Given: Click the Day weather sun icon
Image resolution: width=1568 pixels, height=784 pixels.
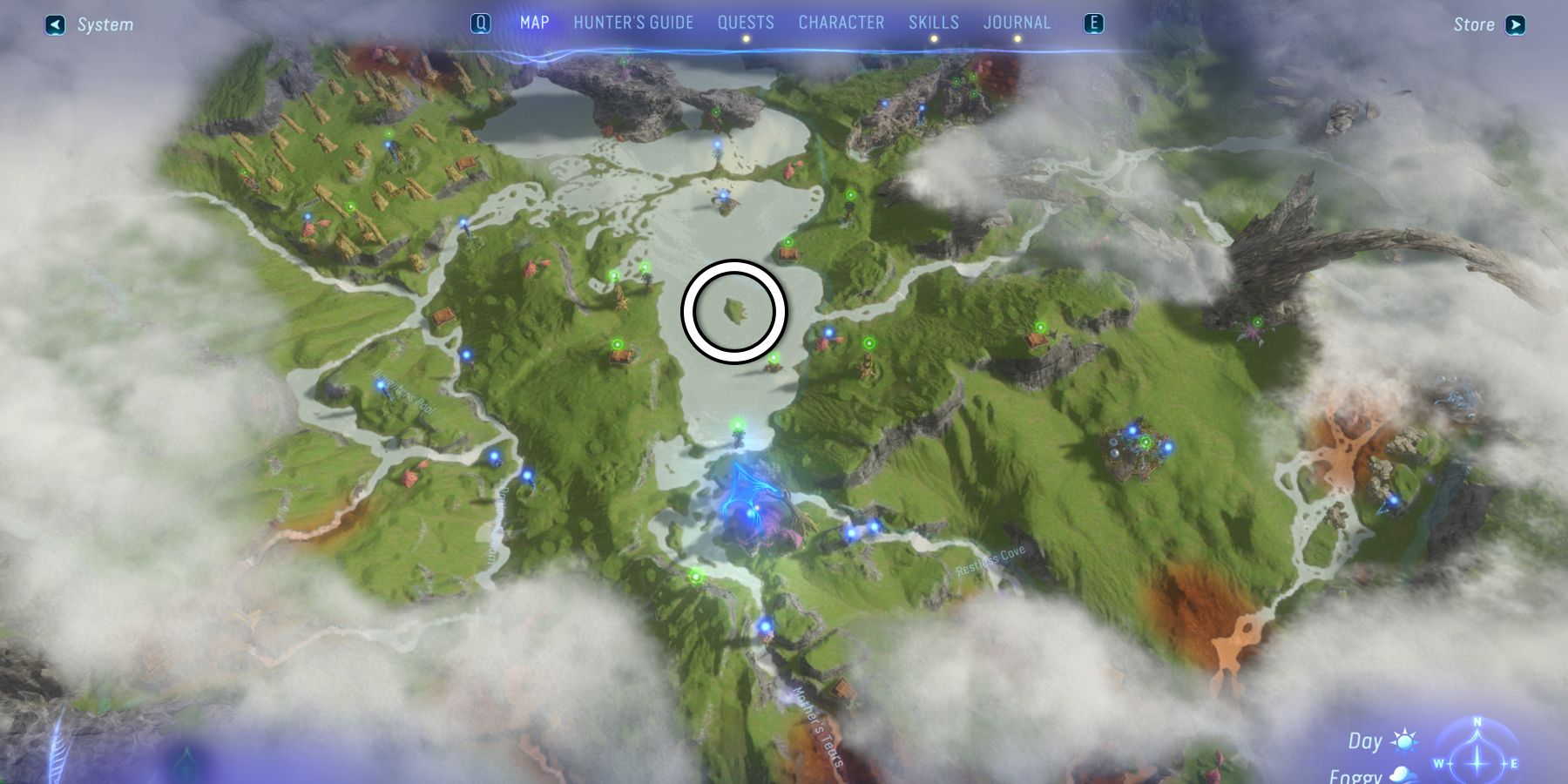Looking at the screenshot, I should 1406,740.
